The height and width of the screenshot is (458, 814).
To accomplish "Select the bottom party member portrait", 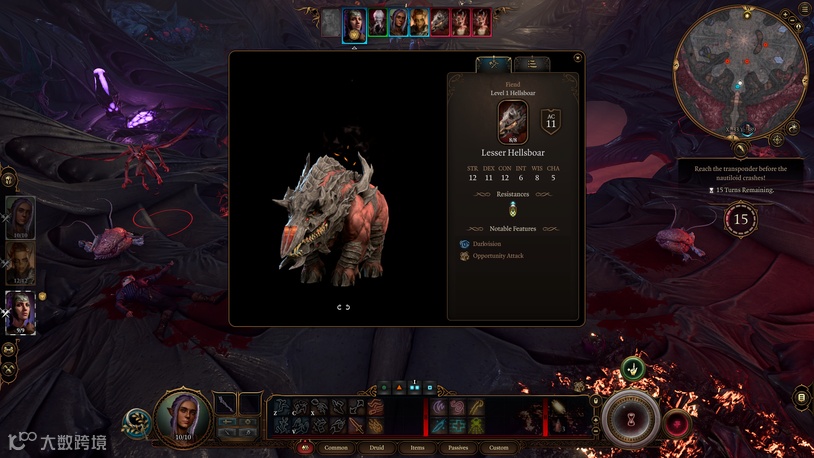I will tap(21, 311).
